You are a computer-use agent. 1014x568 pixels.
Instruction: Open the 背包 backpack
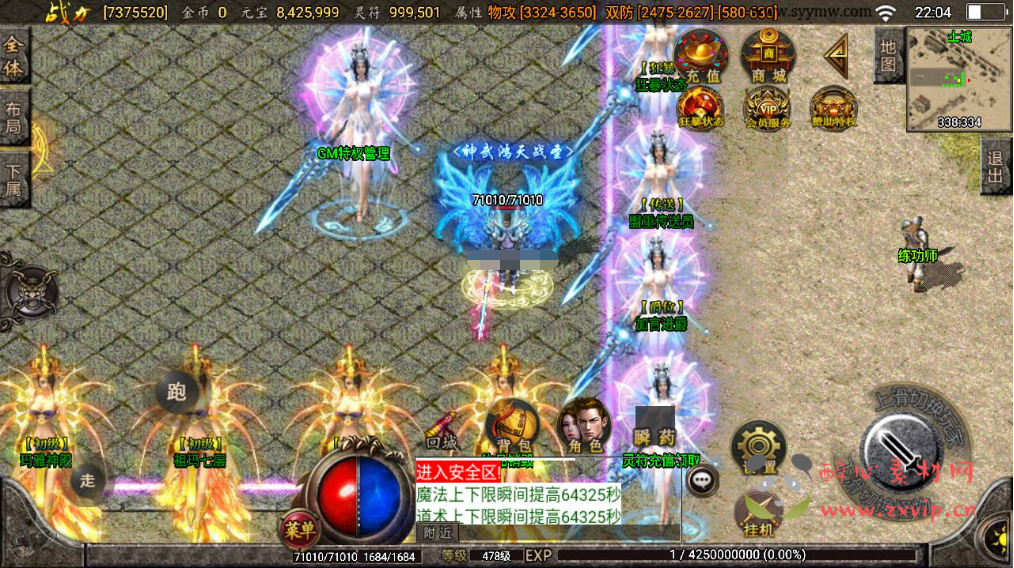tap(513, 427)
